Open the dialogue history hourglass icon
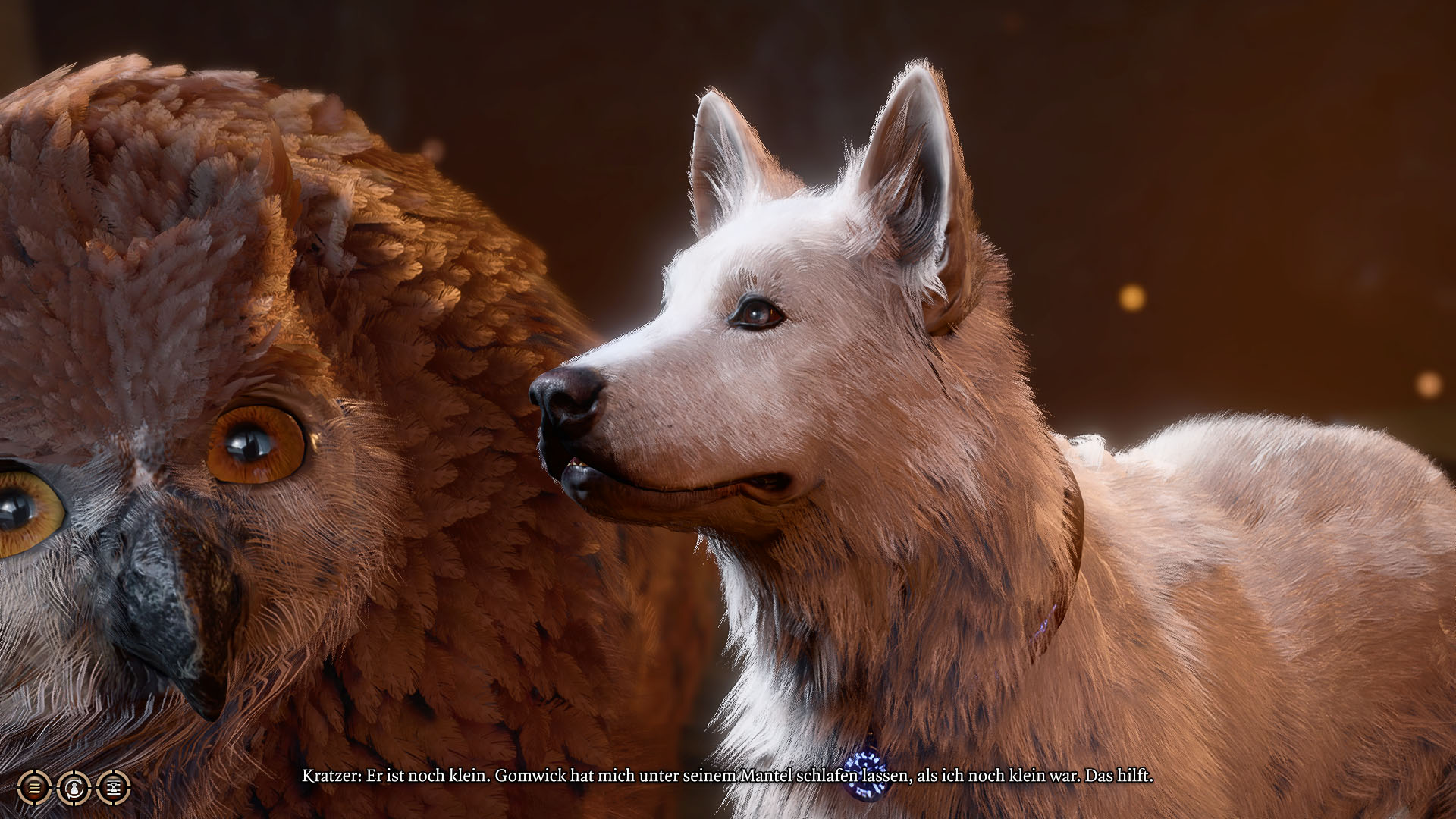 tap(114, 788)
